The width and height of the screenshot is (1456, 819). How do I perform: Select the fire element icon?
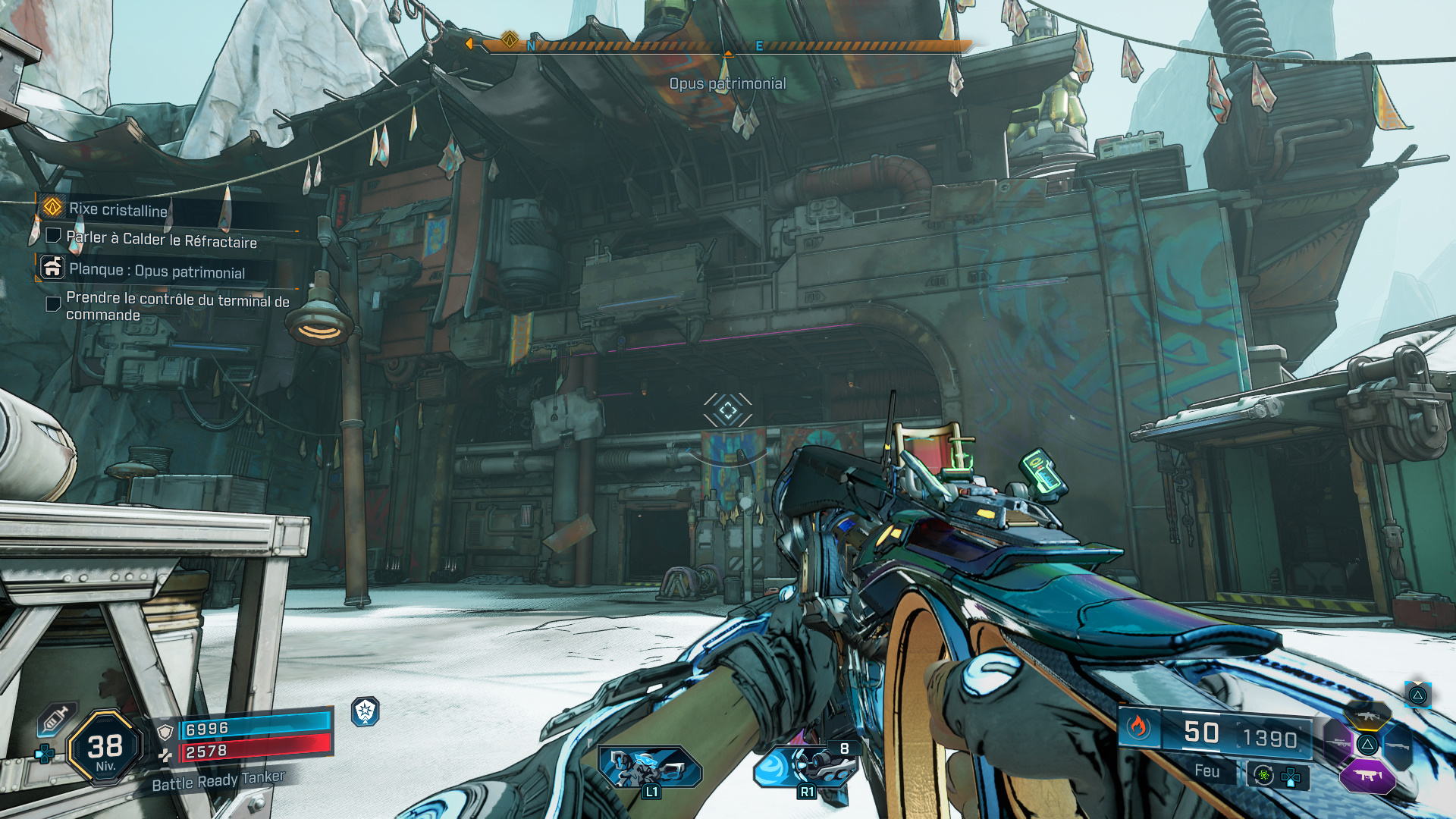(x=1137, y=728)
